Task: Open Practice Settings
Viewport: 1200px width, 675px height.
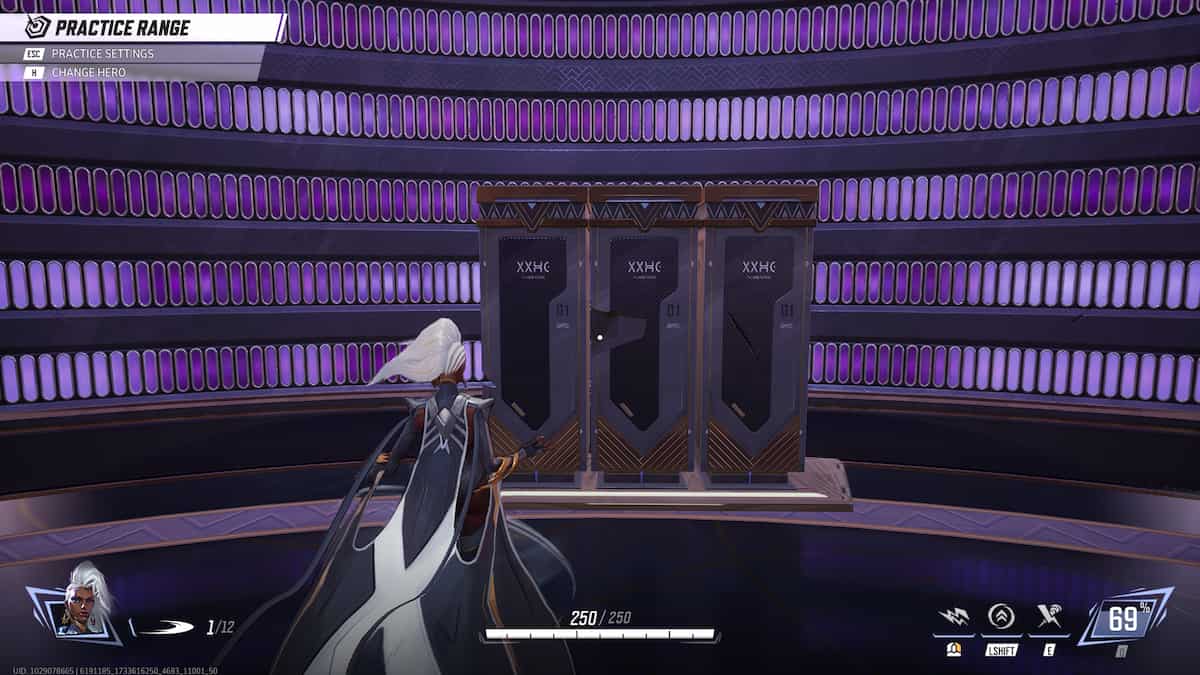Action: [x=103, y=53]
